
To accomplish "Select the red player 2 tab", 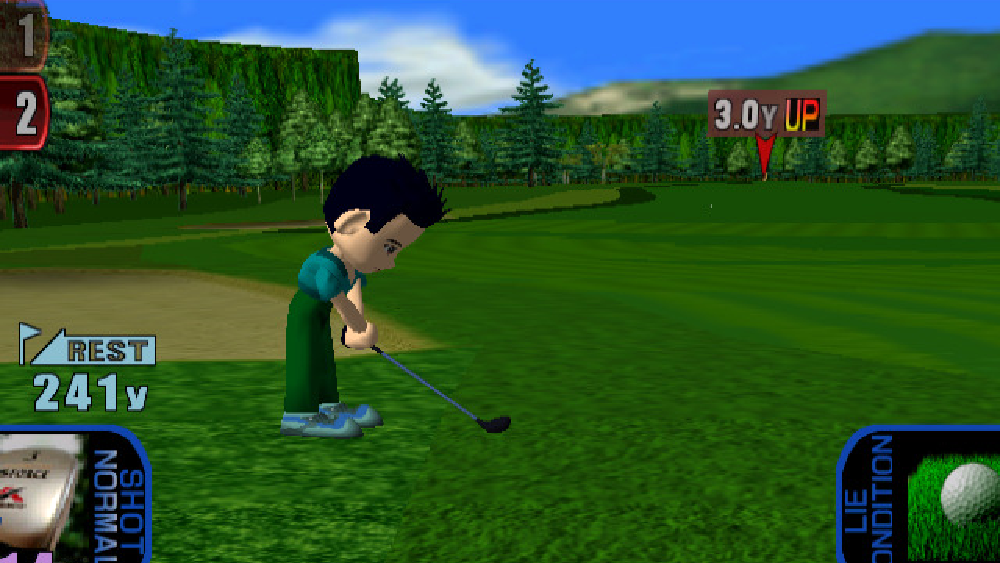I will [x=23, y=113].
